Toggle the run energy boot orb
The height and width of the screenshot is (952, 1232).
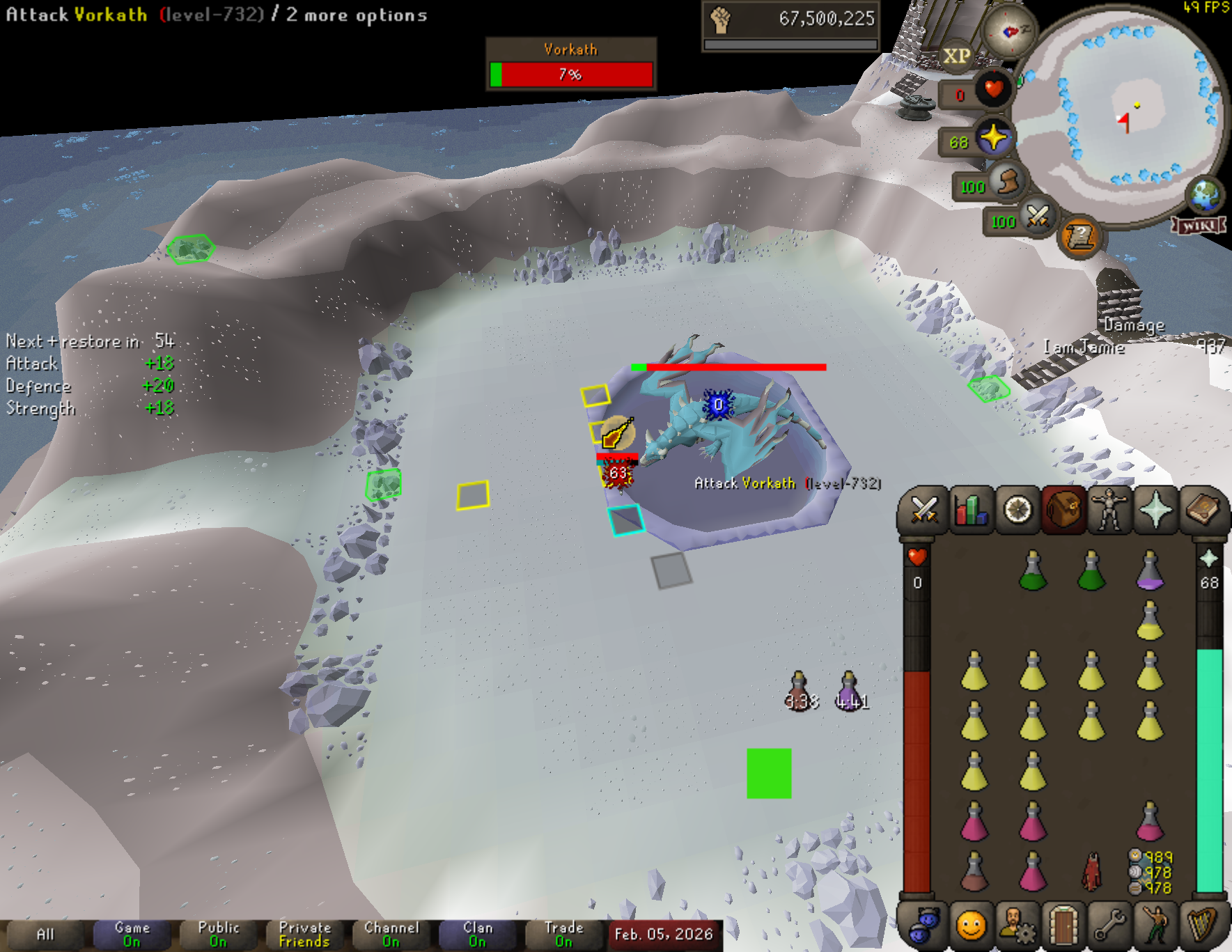pyautogui.click(x=1006, y=182)
